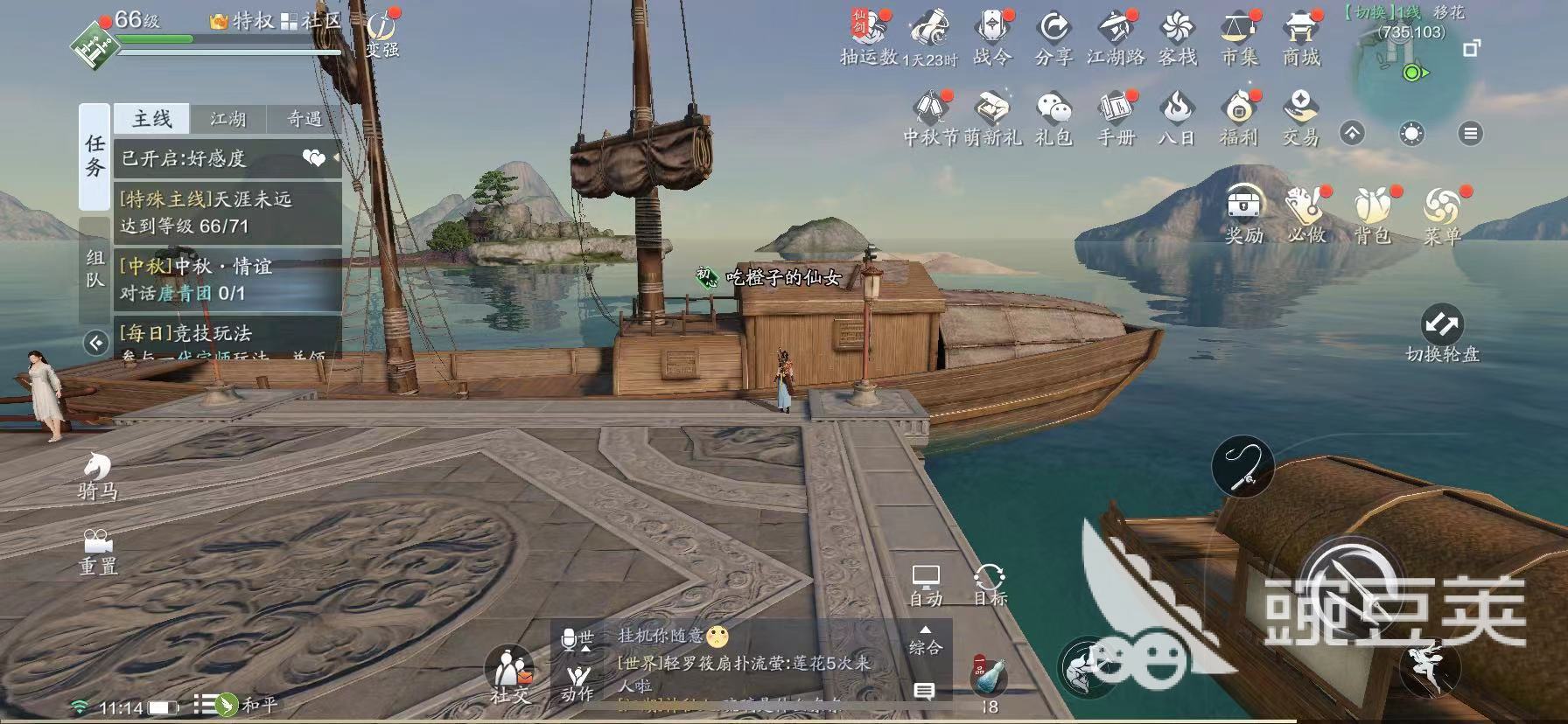Use the fishing rod action button
Viewport: 1568px width, 724px height.
click(x=1242, y=467)
